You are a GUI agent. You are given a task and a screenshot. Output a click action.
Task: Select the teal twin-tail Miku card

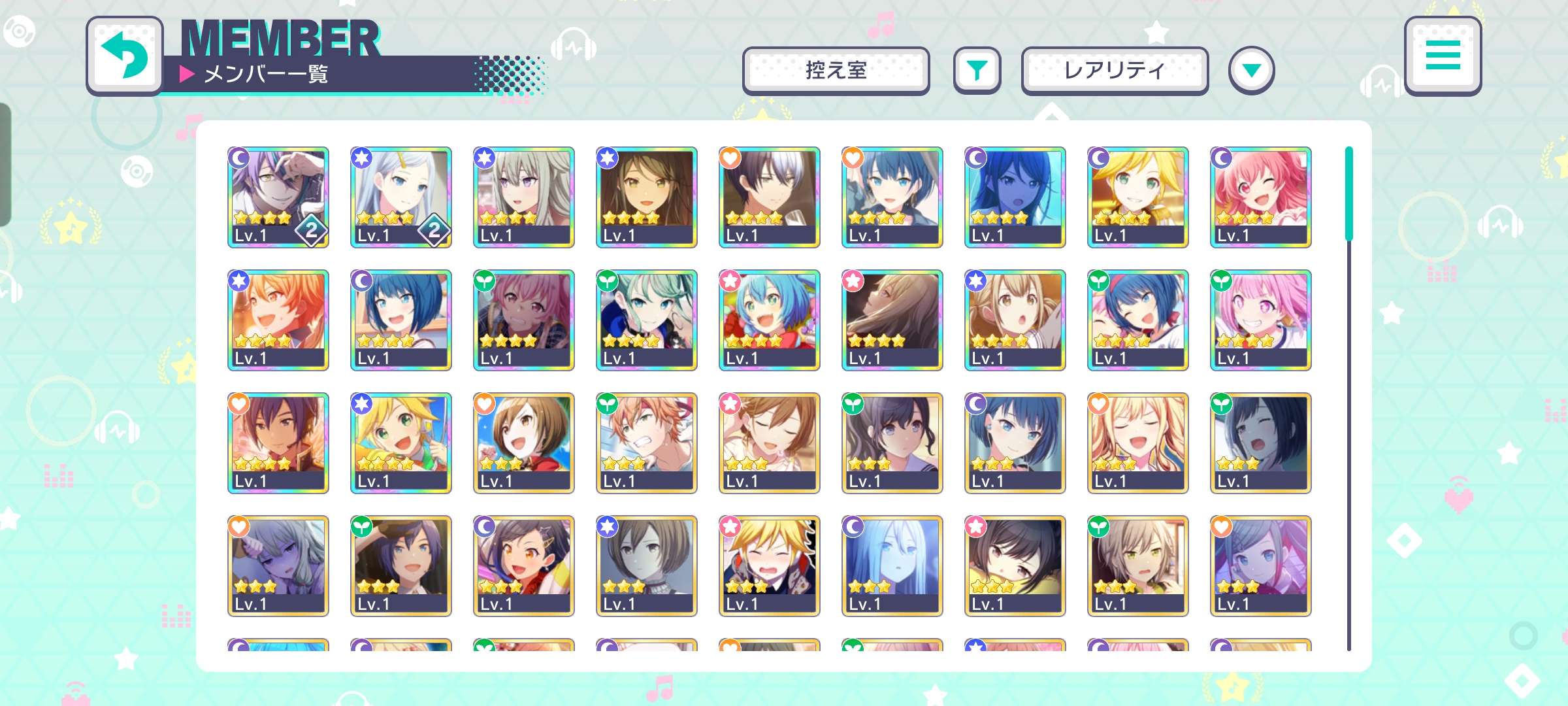pos(647,320)
